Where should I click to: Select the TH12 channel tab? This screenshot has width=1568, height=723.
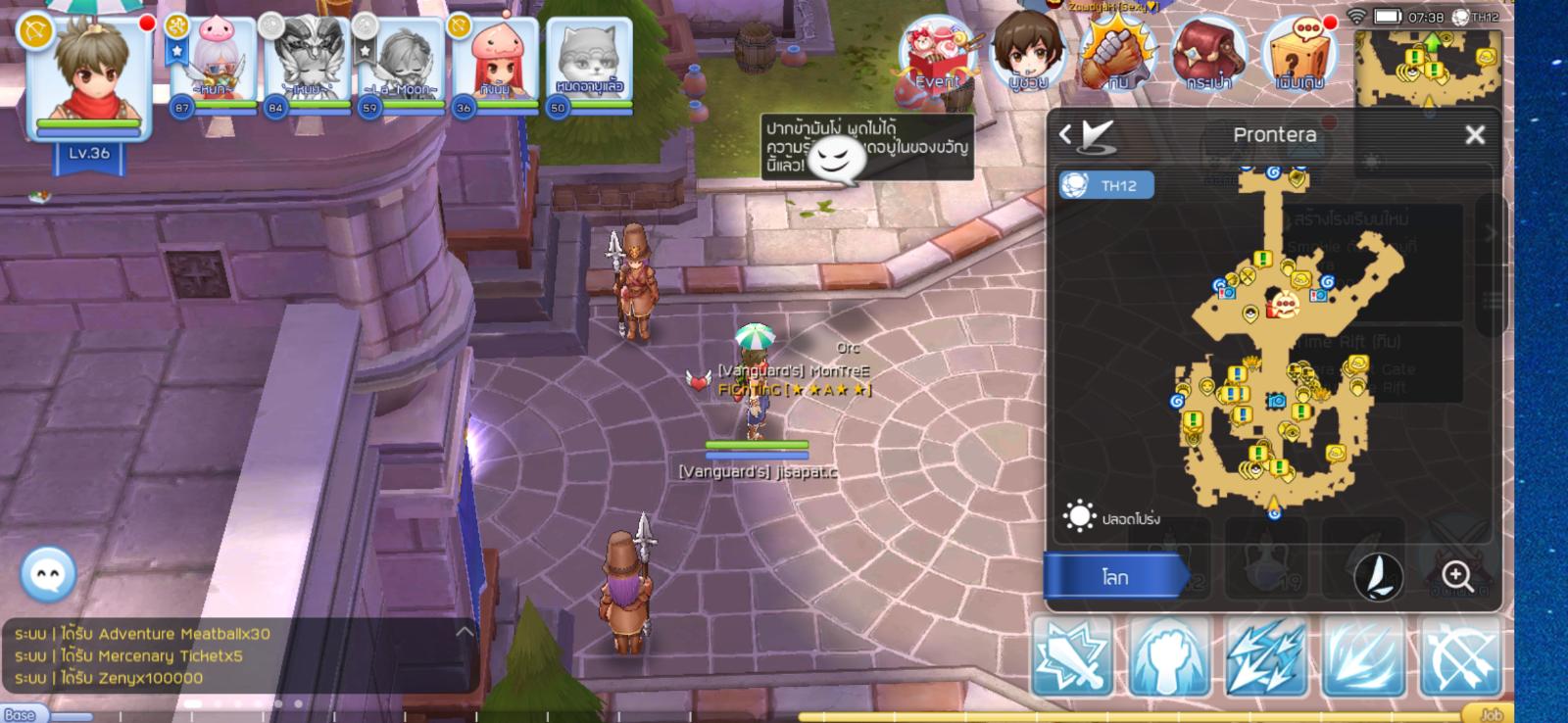pos(1106,185)
